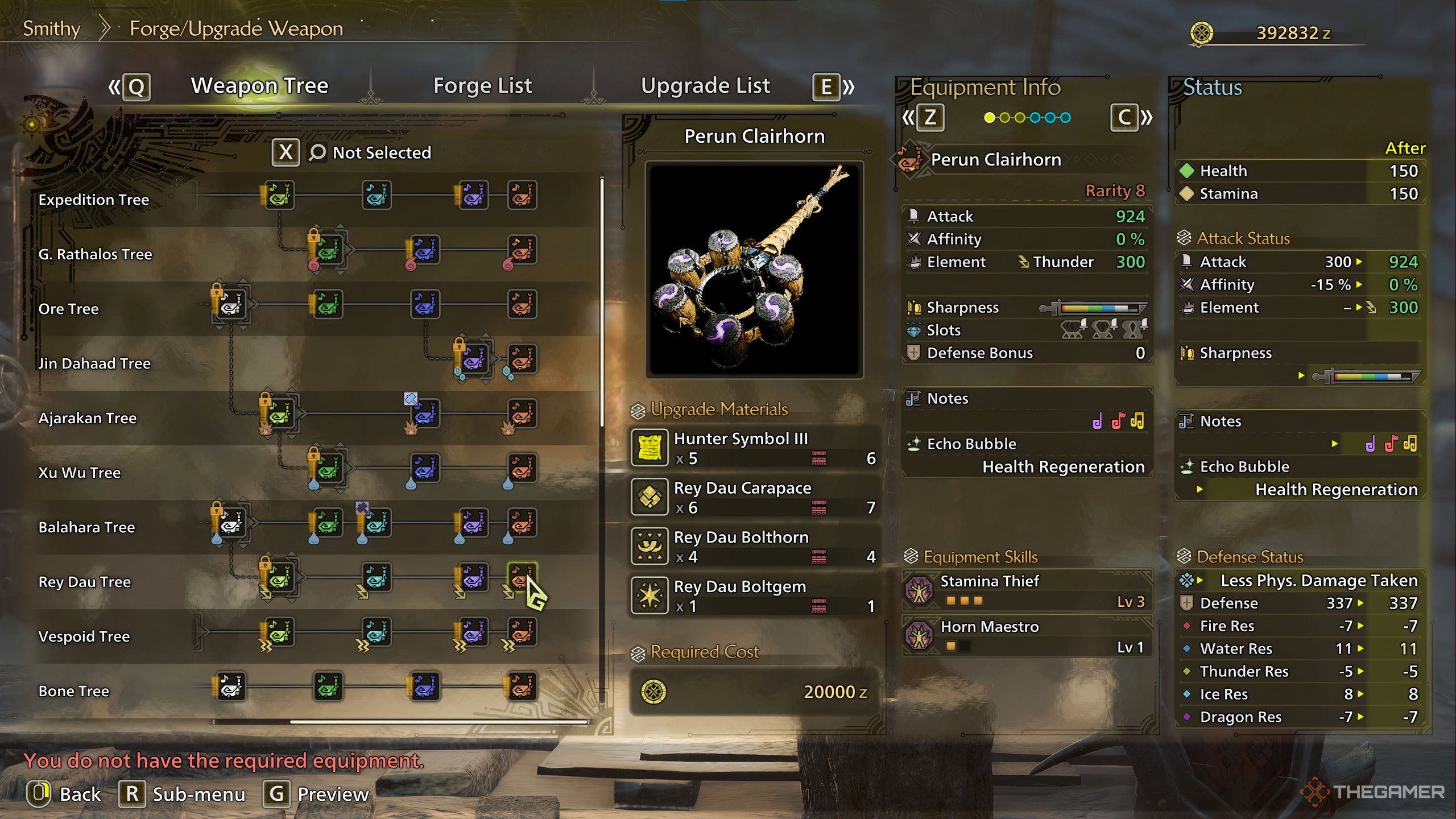Viewport: 1456px width, 819px height.
Task: Select the Vespoid Tree row label
Action: [x=84, y=636]
